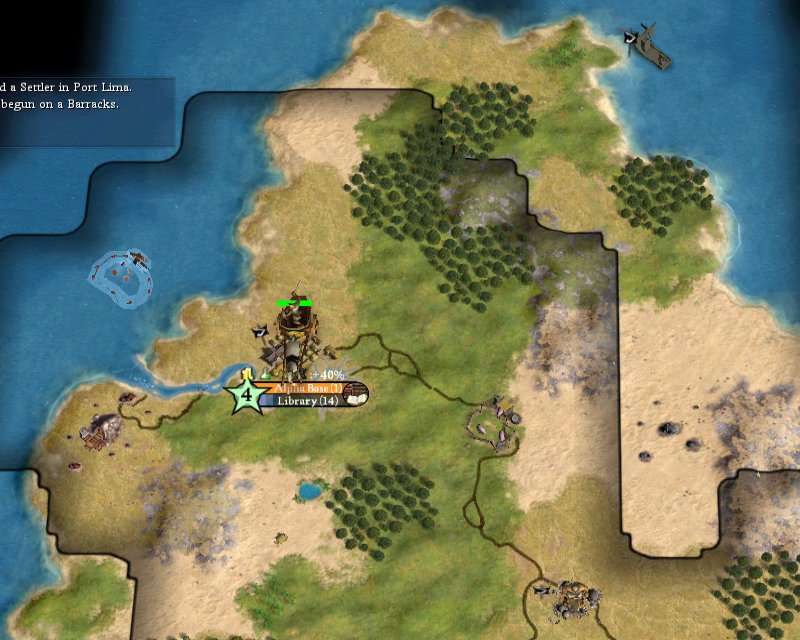Viewport: 800px width, 640px height.
Task: Click the Library production bar under Alpha Base
Action: pos(303,401)
